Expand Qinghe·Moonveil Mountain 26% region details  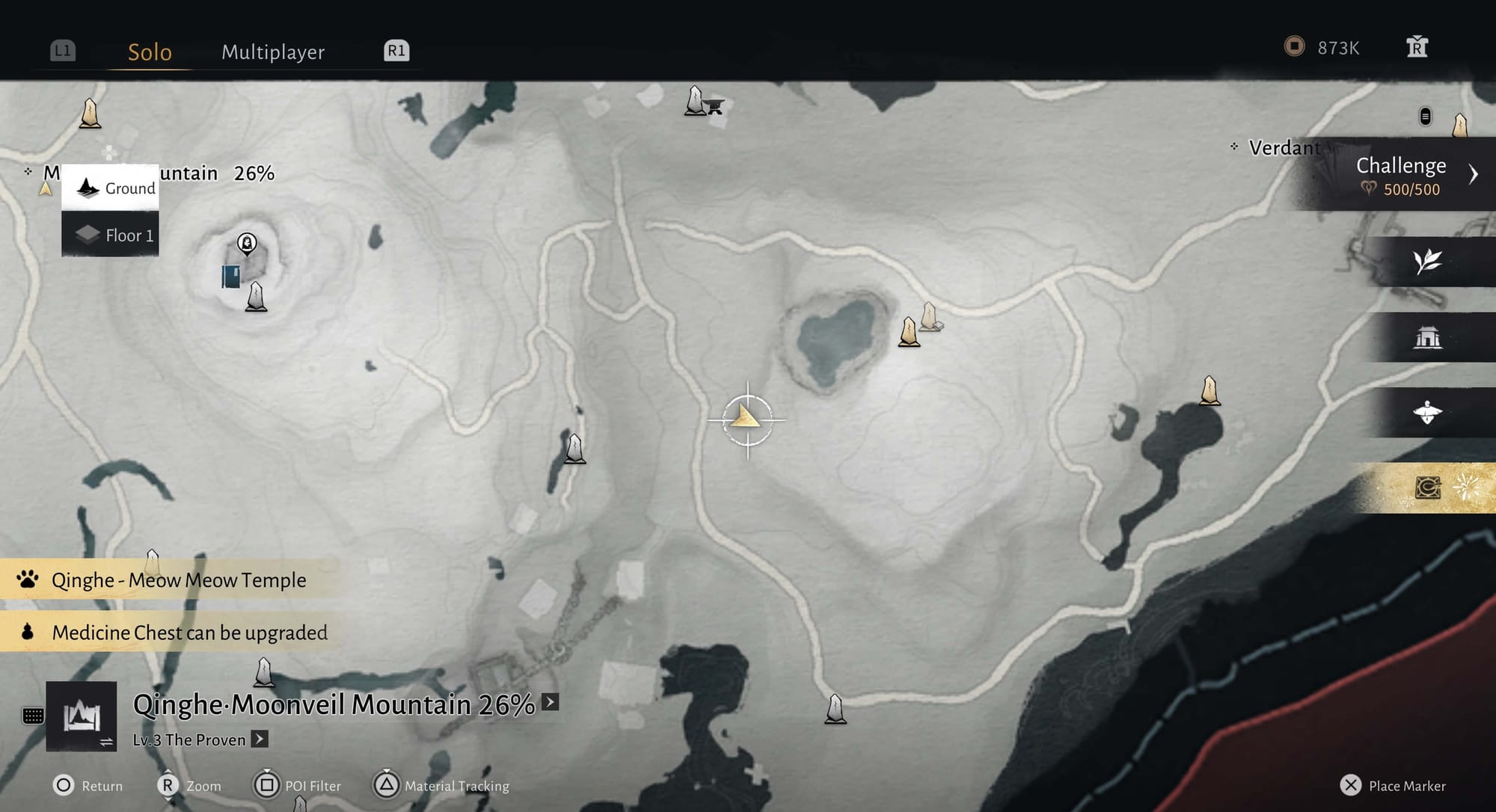point(551,702)
